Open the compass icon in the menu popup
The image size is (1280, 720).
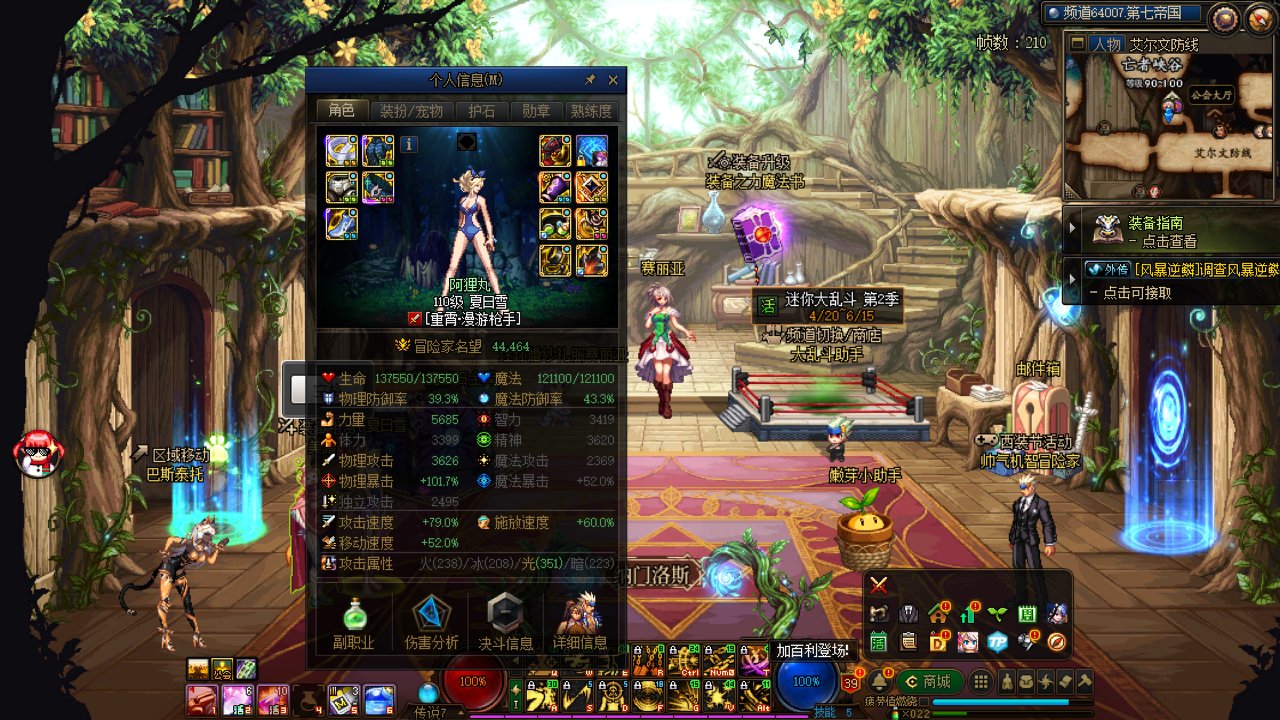click(x=1056, y=642)
